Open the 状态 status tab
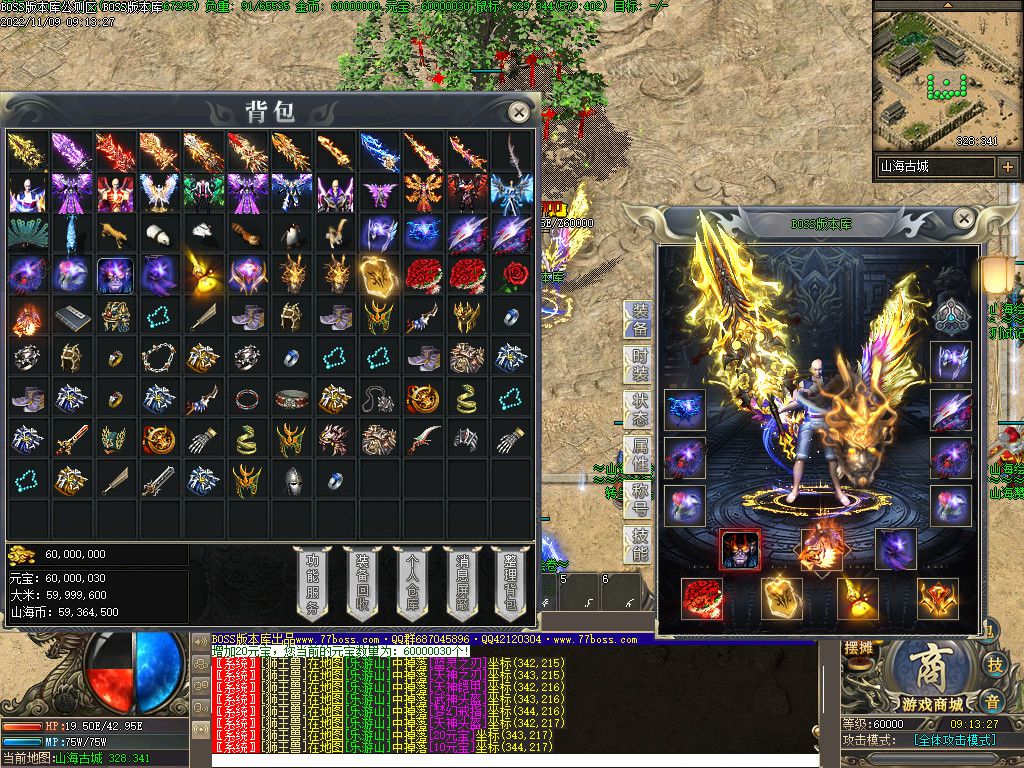This screenshot has width=1024, height=768. pyautogui.click(x=638, y=412)
